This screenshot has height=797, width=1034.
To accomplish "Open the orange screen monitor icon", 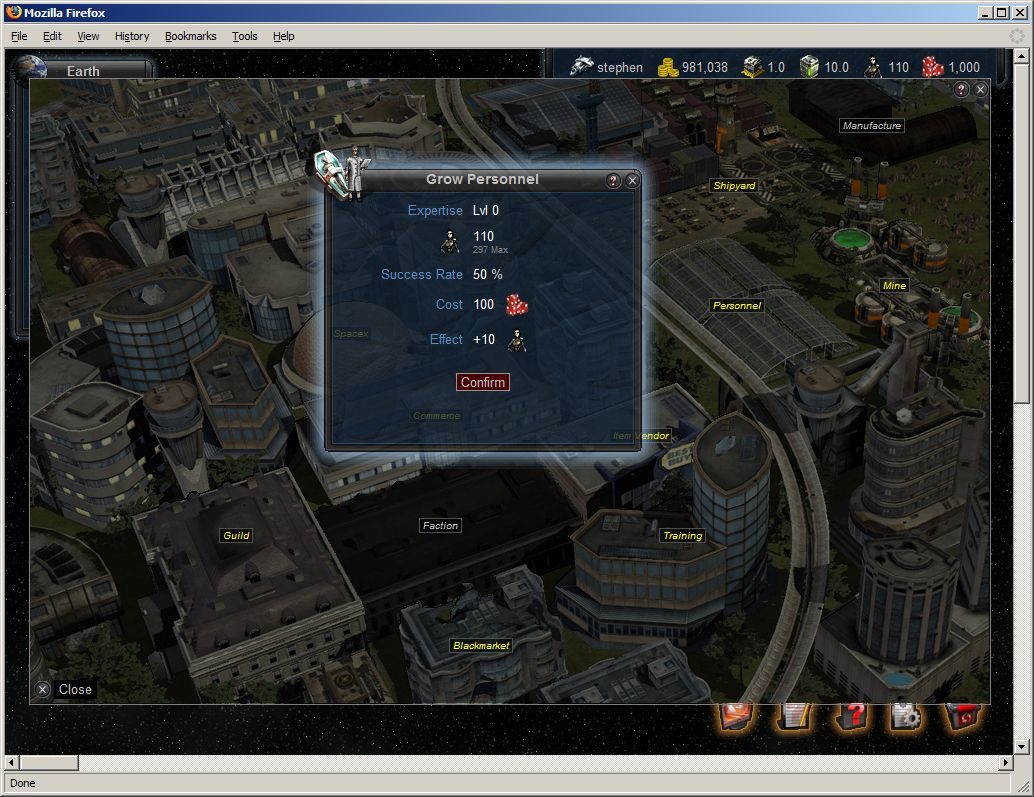I will (x=737, y=716).
